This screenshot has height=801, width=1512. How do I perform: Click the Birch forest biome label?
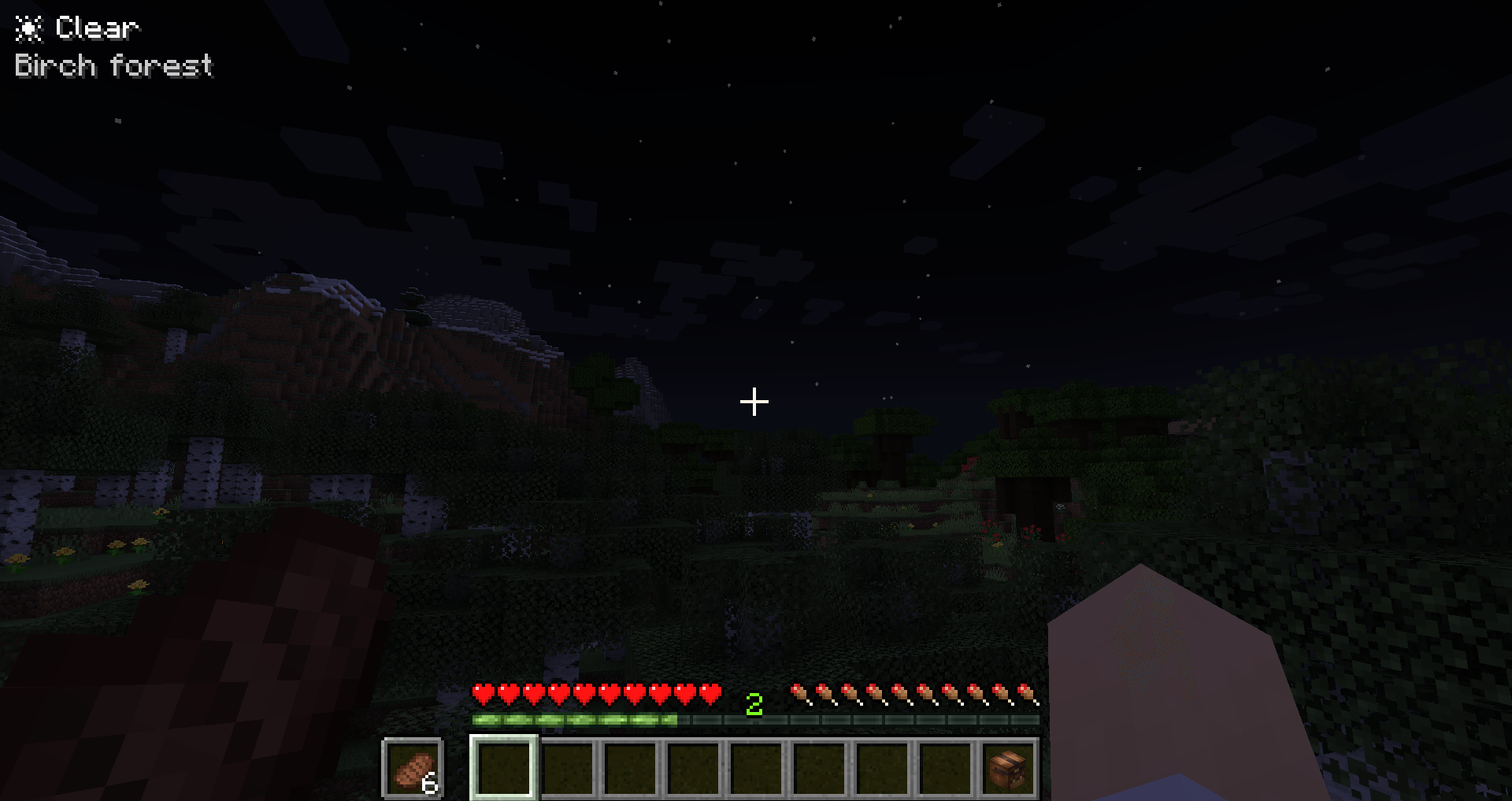point(114,67)
